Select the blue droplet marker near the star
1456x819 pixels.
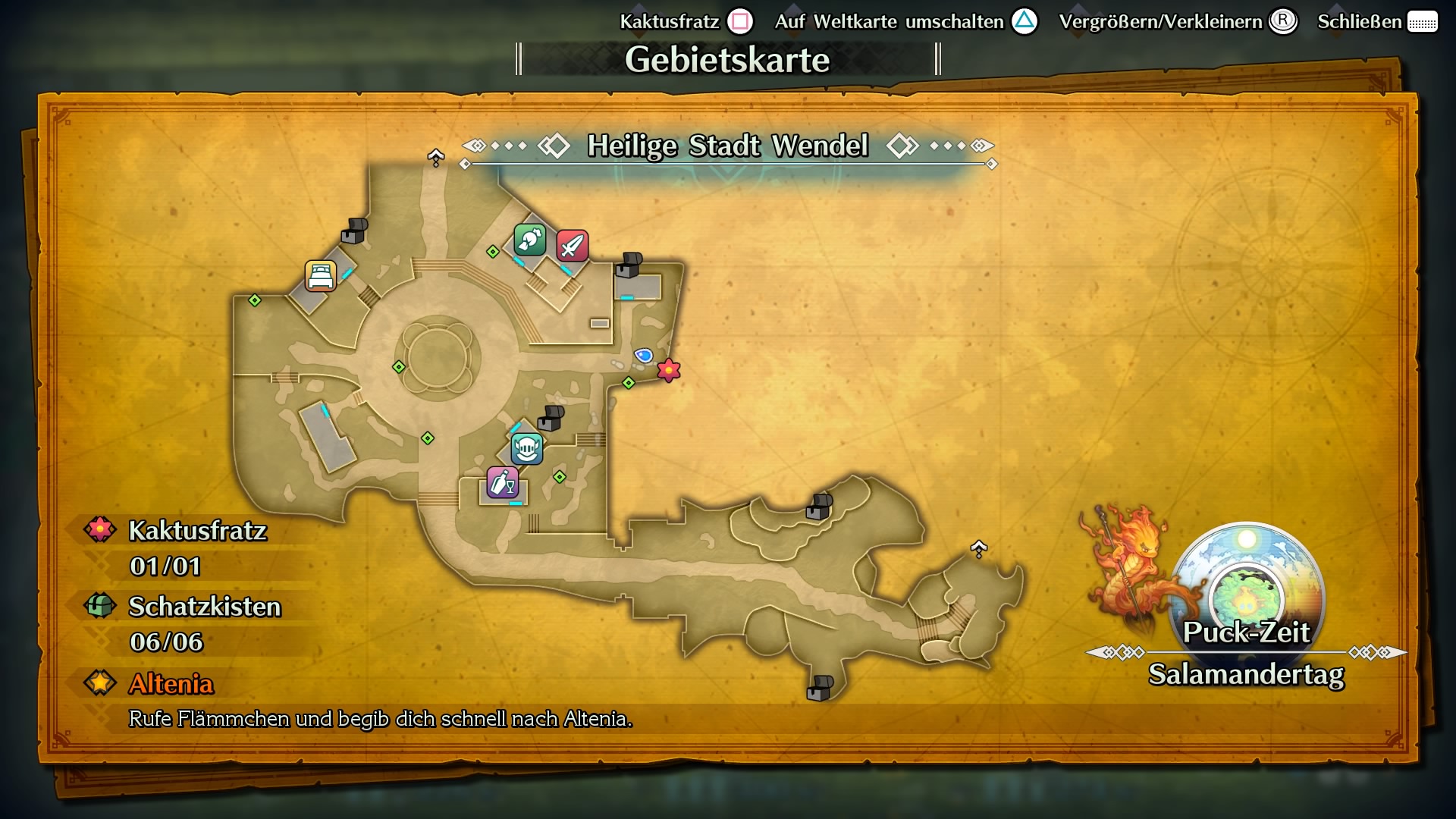pyautogui.click(x=645, y=354)
